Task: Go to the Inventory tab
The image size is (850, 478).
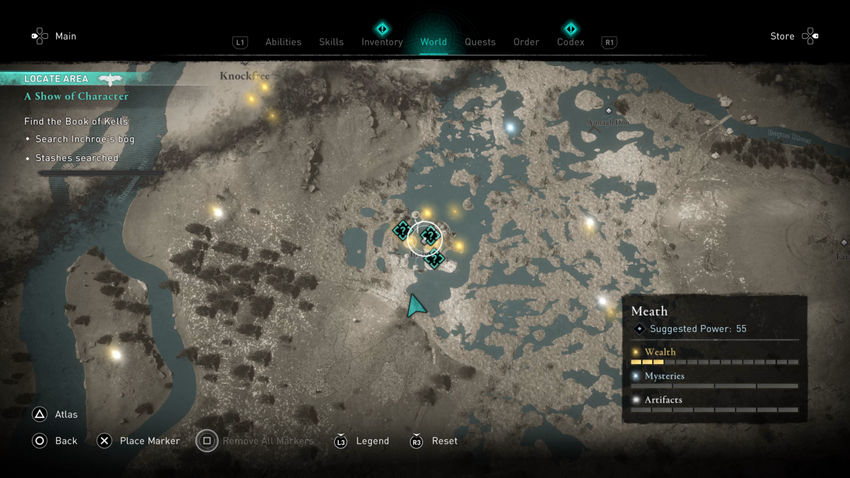Action: (x=382, y=42)
